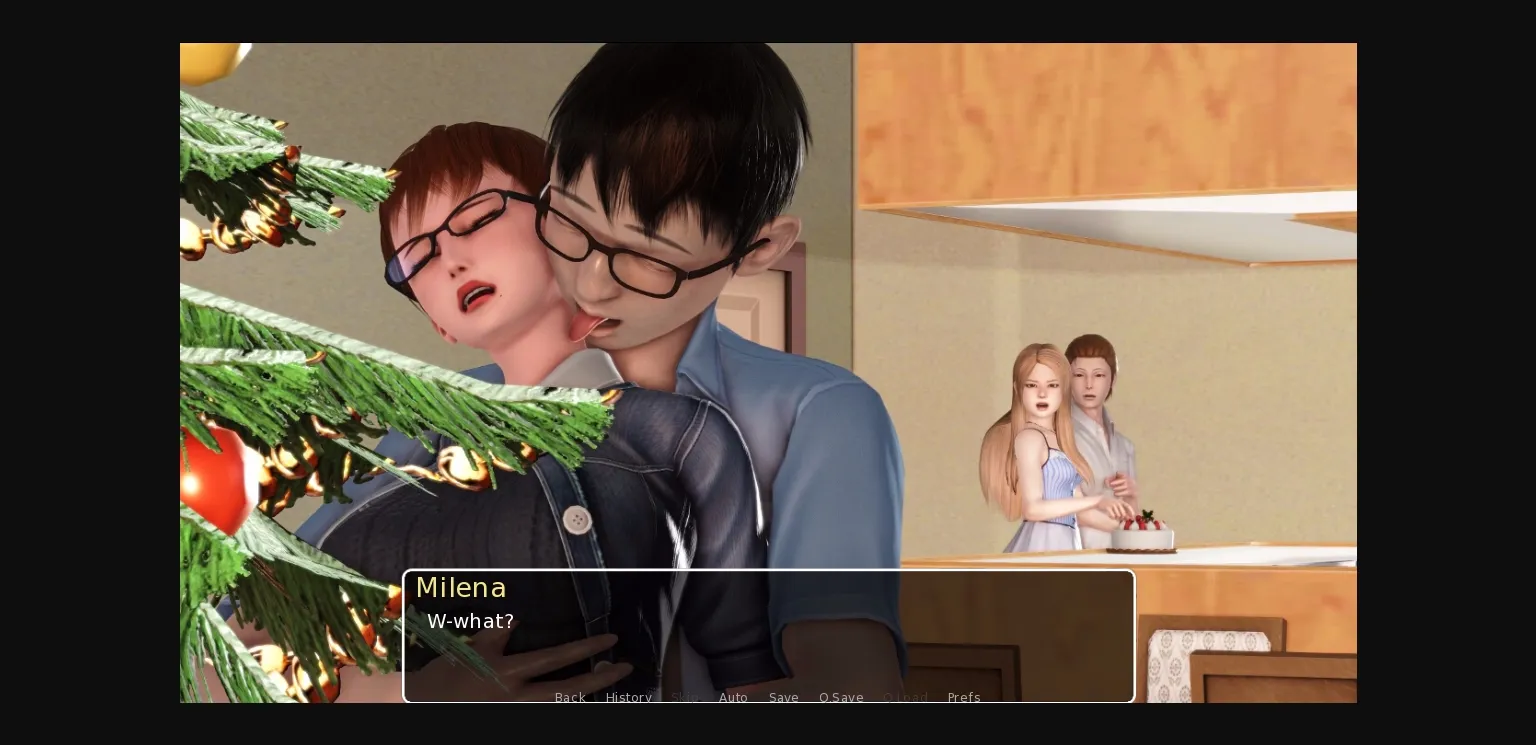Image resolution: width=1536 pixels, height=745 pixels.
Task: Select Save to store your progress
Action: point(783,697)
